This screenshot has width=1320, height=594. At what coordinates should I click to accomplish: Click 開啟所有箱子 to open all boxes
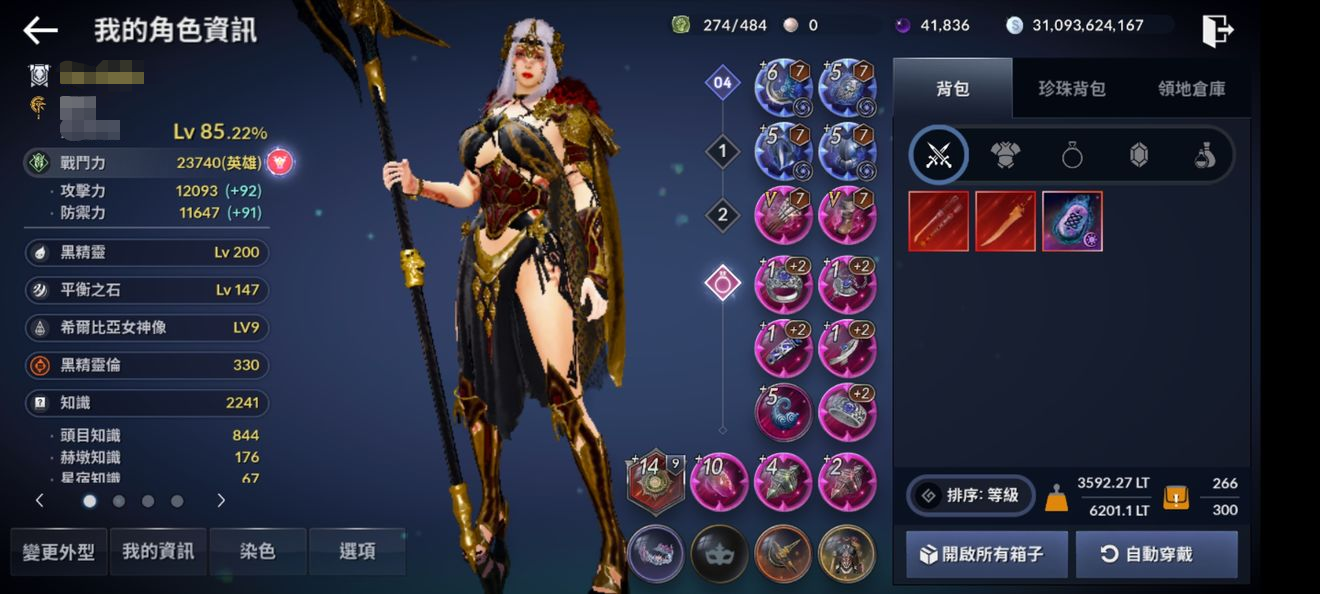tap(986, 554)
